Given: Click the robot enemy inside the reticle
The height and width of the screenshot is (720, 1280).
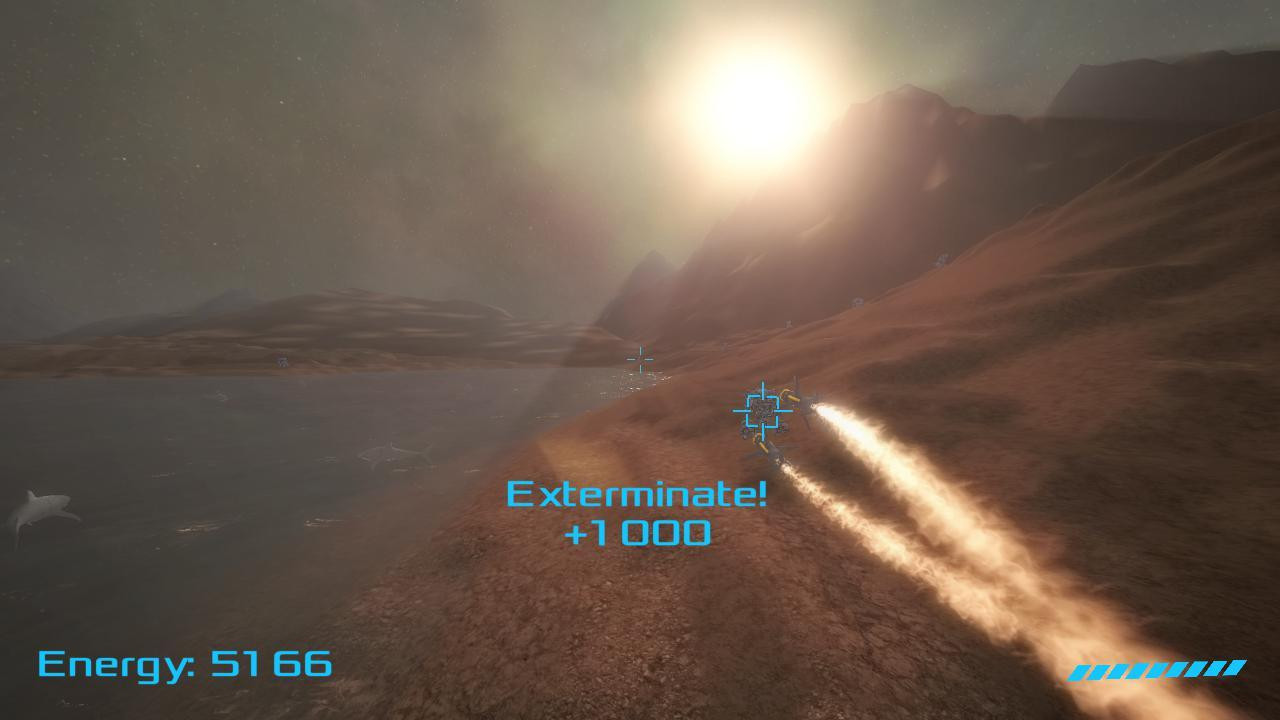Looking at the screenshot, I should [x=761, y=412].
